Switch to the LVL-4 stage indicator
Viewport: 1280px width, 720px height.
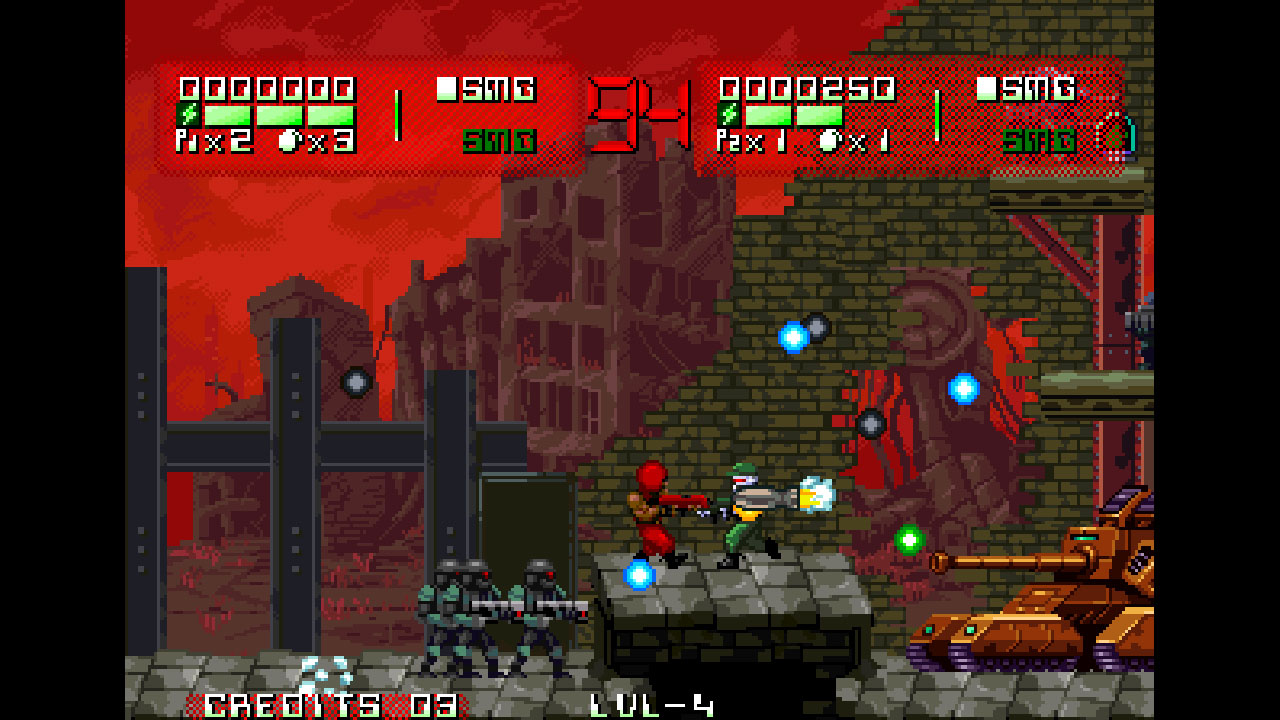tap(650, 706)
